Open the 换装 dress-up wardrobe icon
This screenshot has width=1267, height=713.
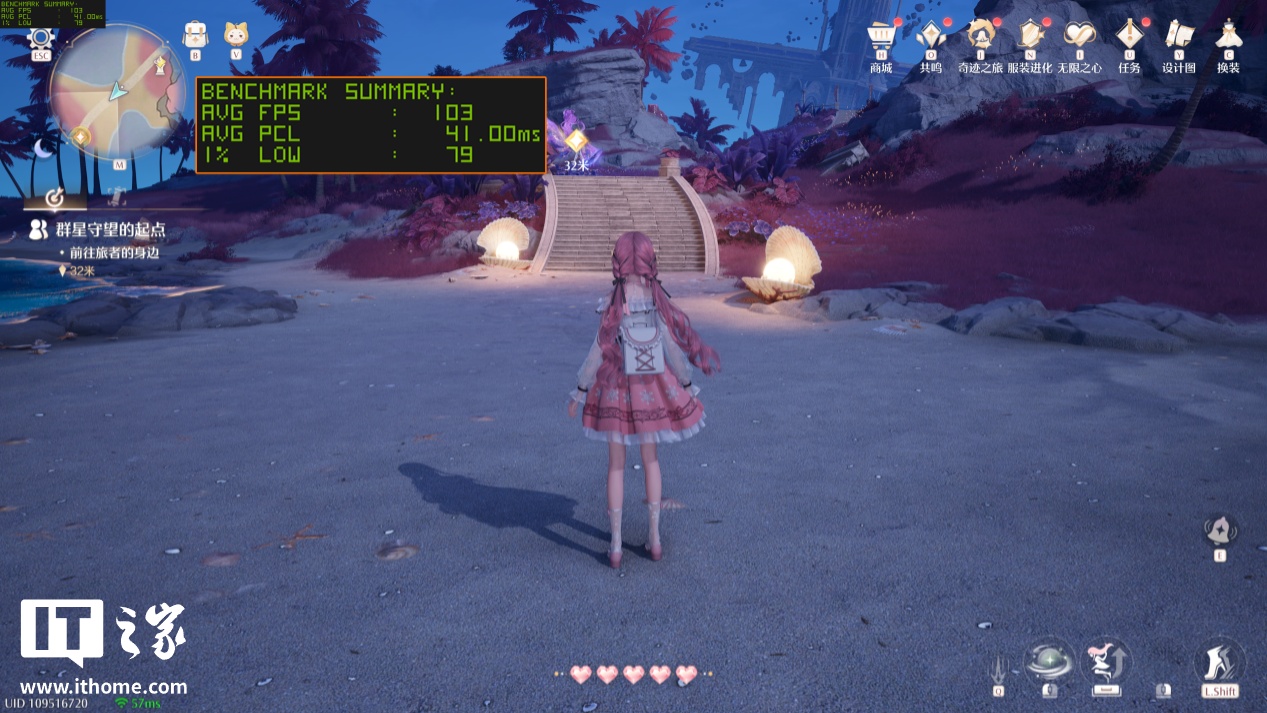click(1228, 36)
